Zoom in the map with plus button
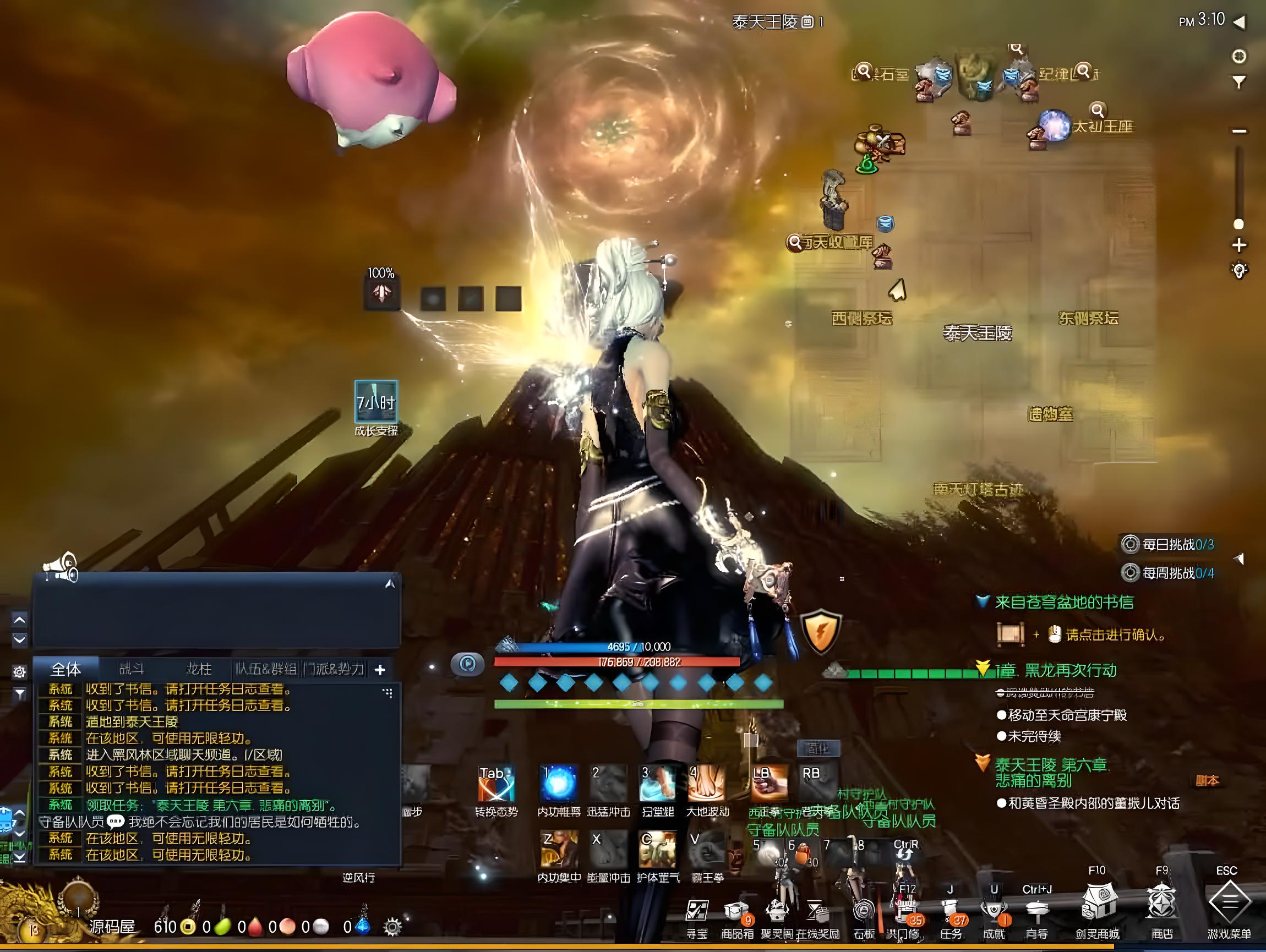Viewport: 1266px width, 952px height. pos(1239,245)
